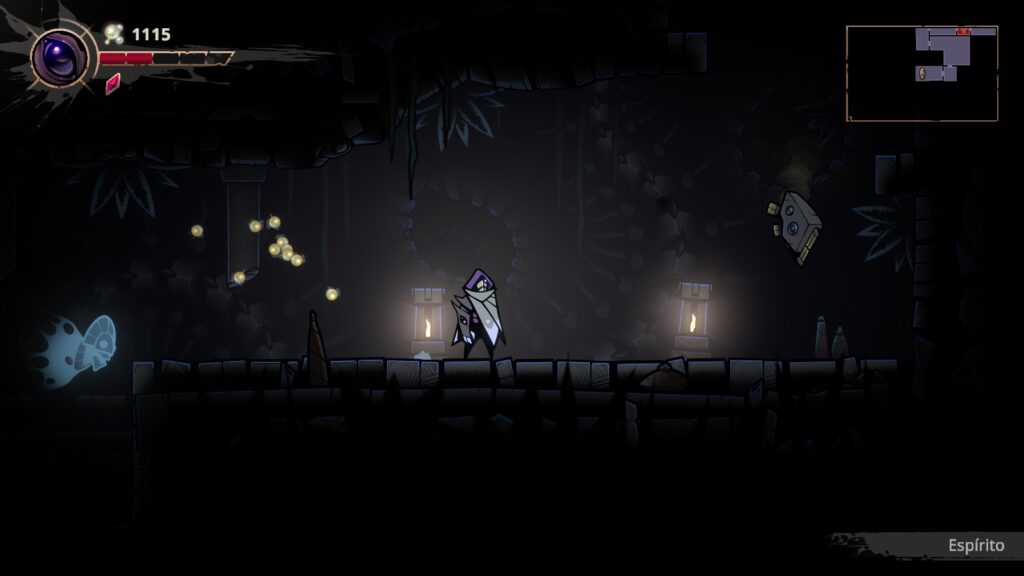The height and width of the screenshot is (576, 1024).
Task: Click the red crystal charge icon
Action: coord(113,83)
